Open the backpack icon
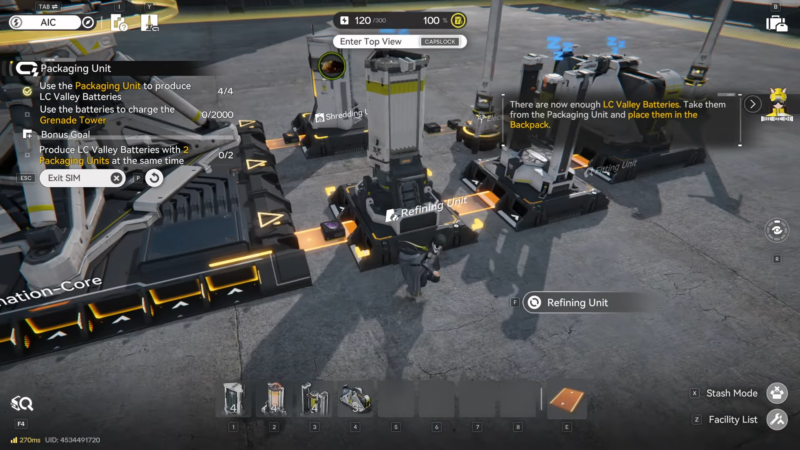800x450 pixels. tap(776, 23)
